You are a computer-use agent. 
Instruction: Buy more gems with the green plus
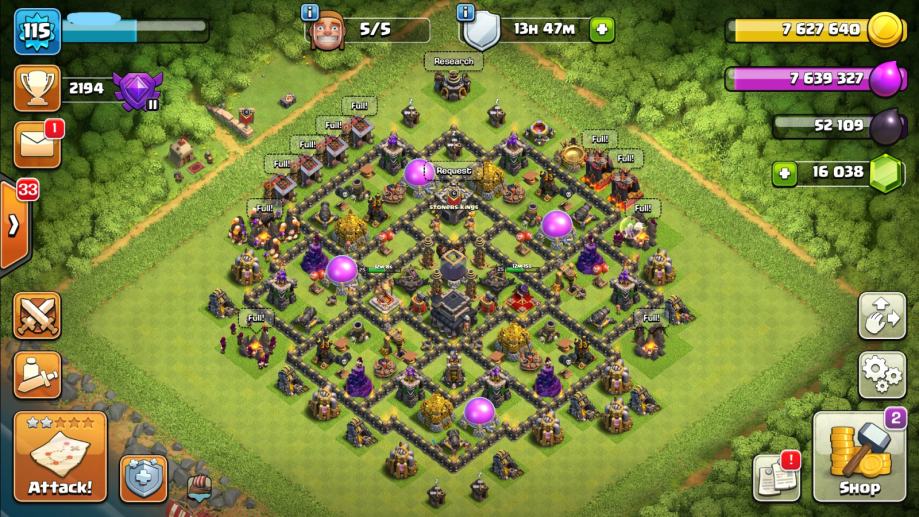coord(784,173)
